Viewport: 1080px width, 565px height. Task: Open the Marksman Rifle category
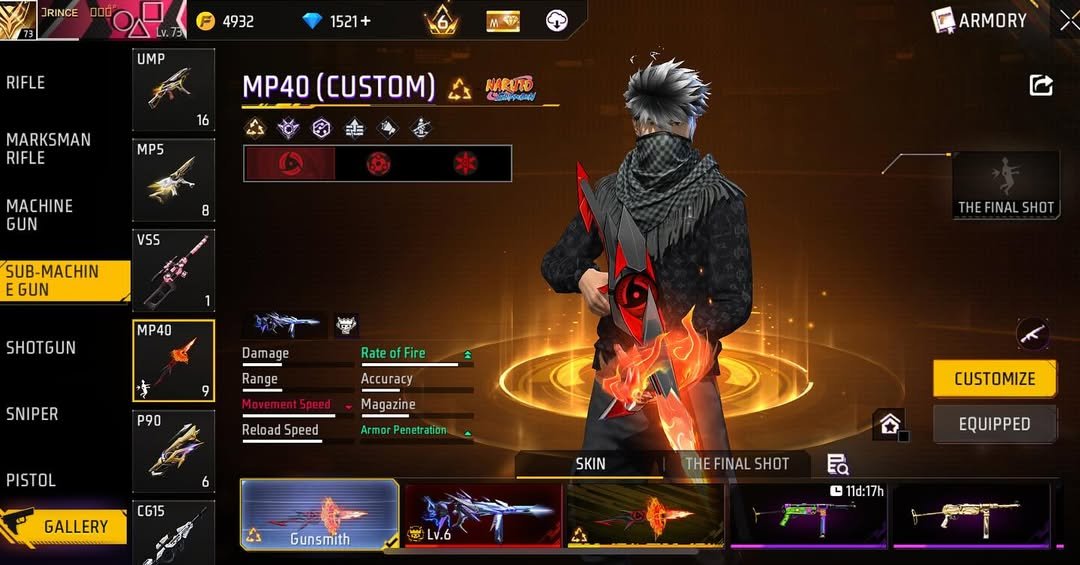pos(48,149)
